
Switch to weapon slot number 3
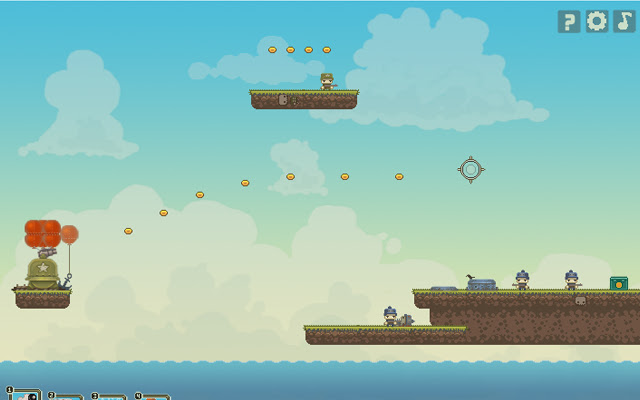tap(110, 397)
